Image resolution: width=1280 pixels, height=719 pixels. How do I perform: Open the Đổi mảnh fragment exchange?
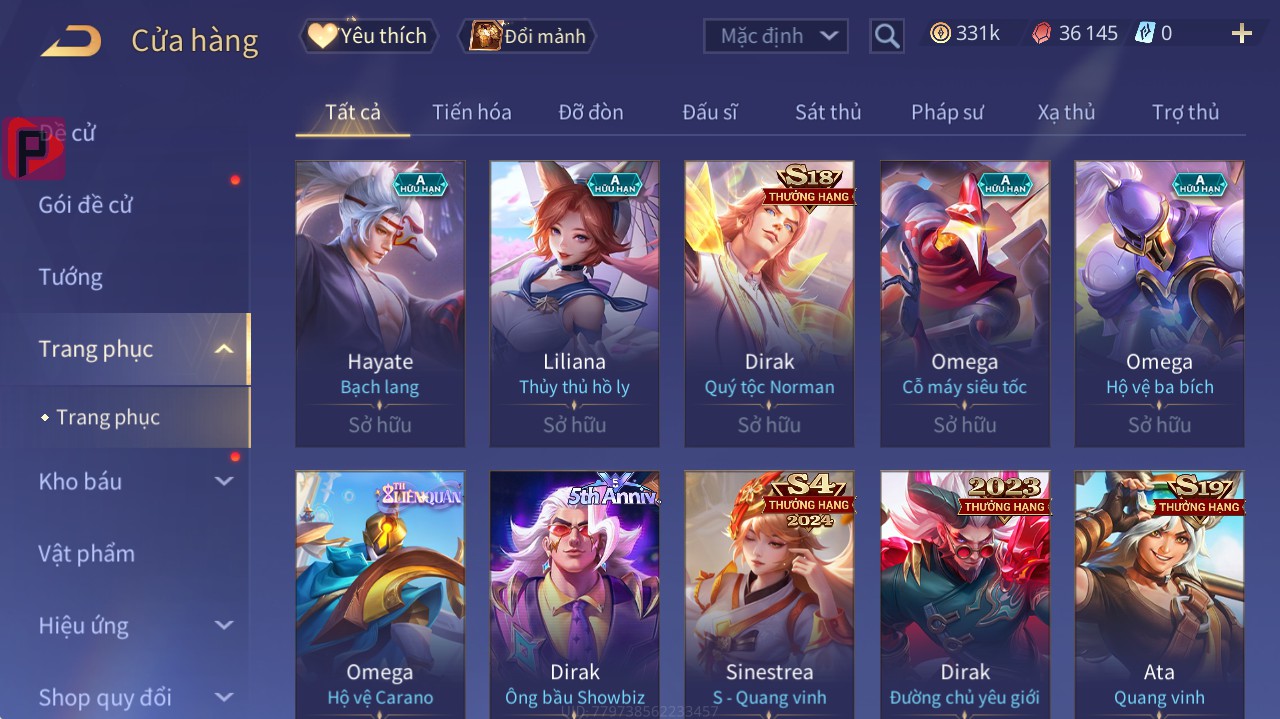528,36
